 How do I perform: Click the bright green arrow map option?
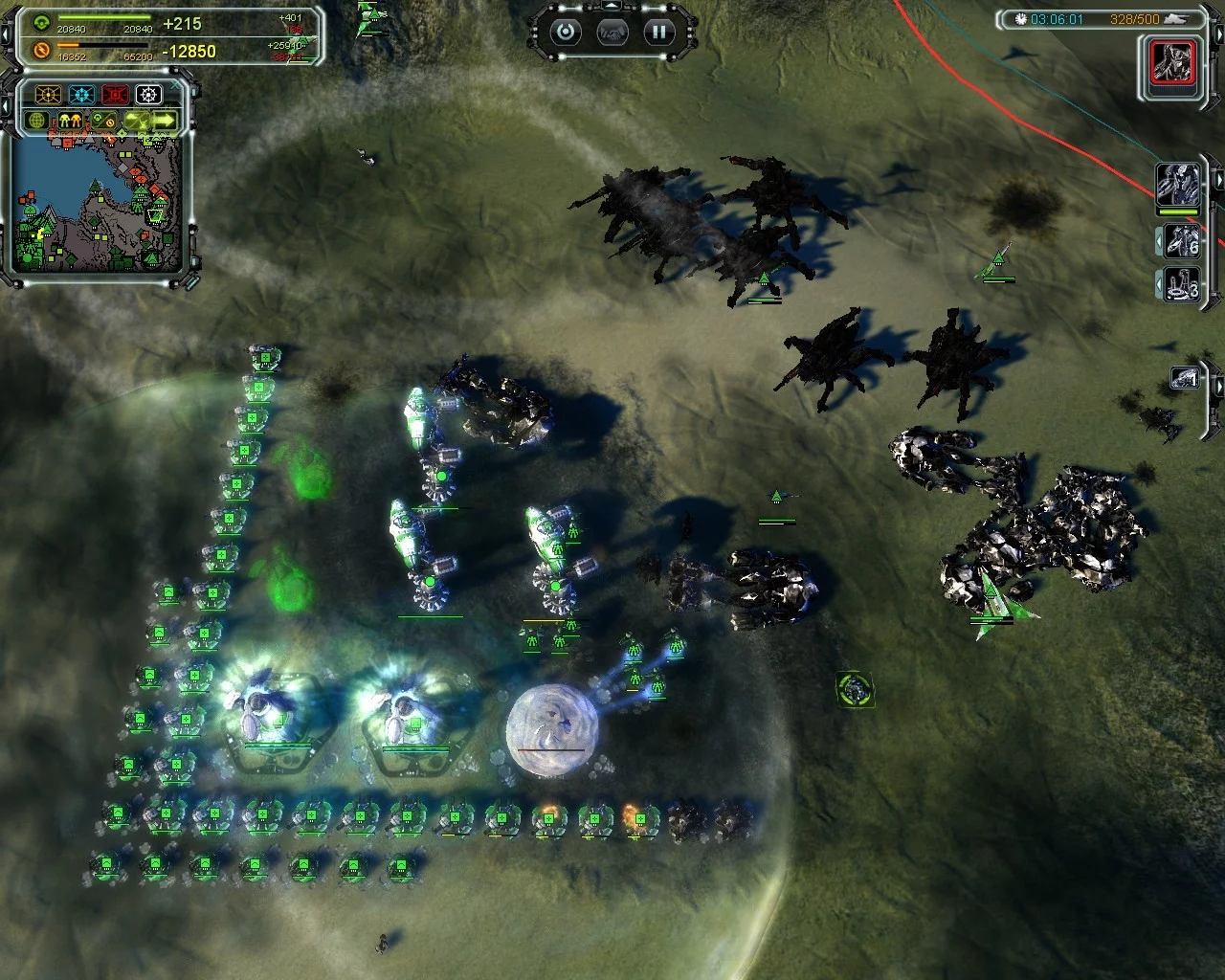[165, 121]
